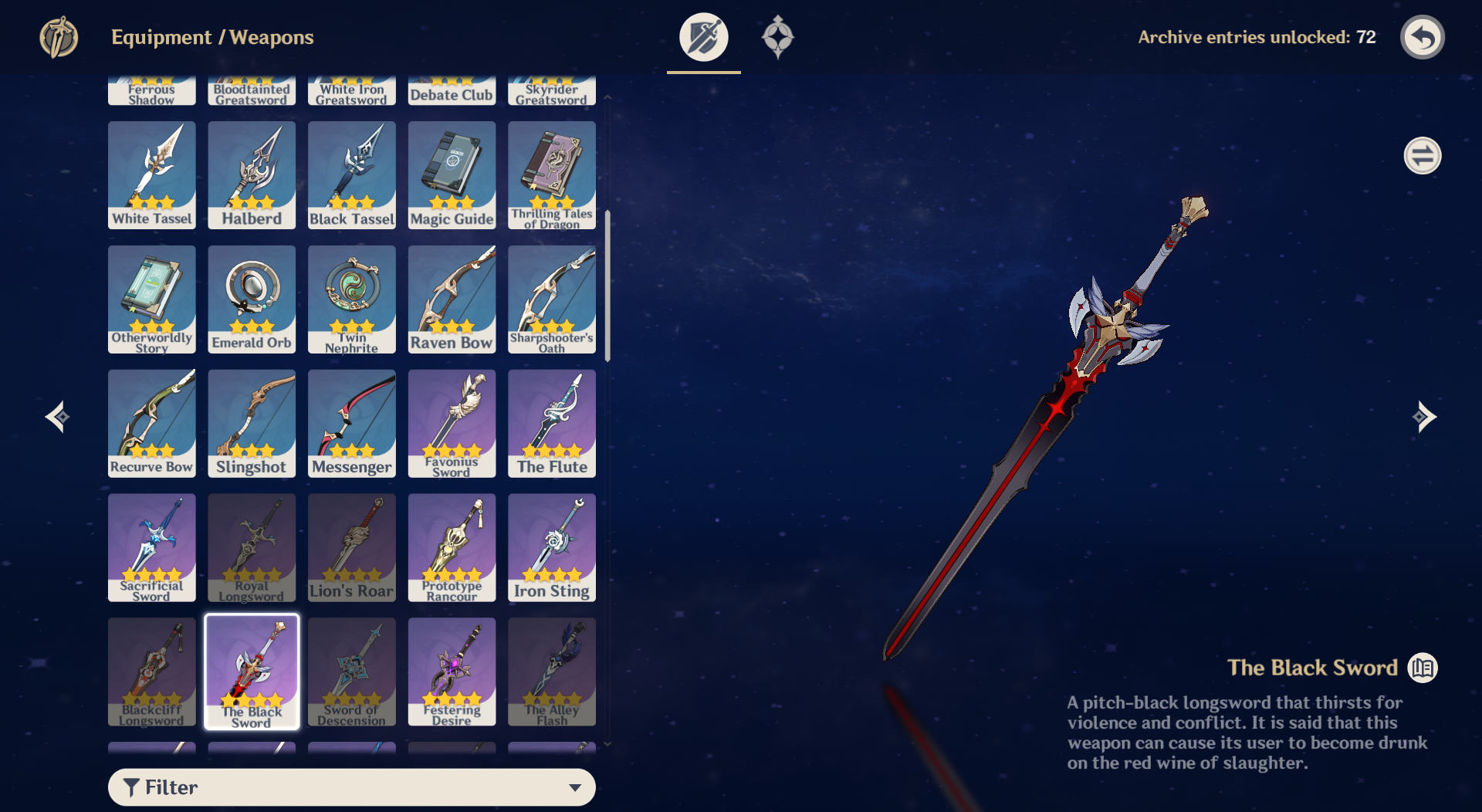Viewport: 1482px width, 812px height.
Task: Select the White Tassel polearm
Action: 151,175
